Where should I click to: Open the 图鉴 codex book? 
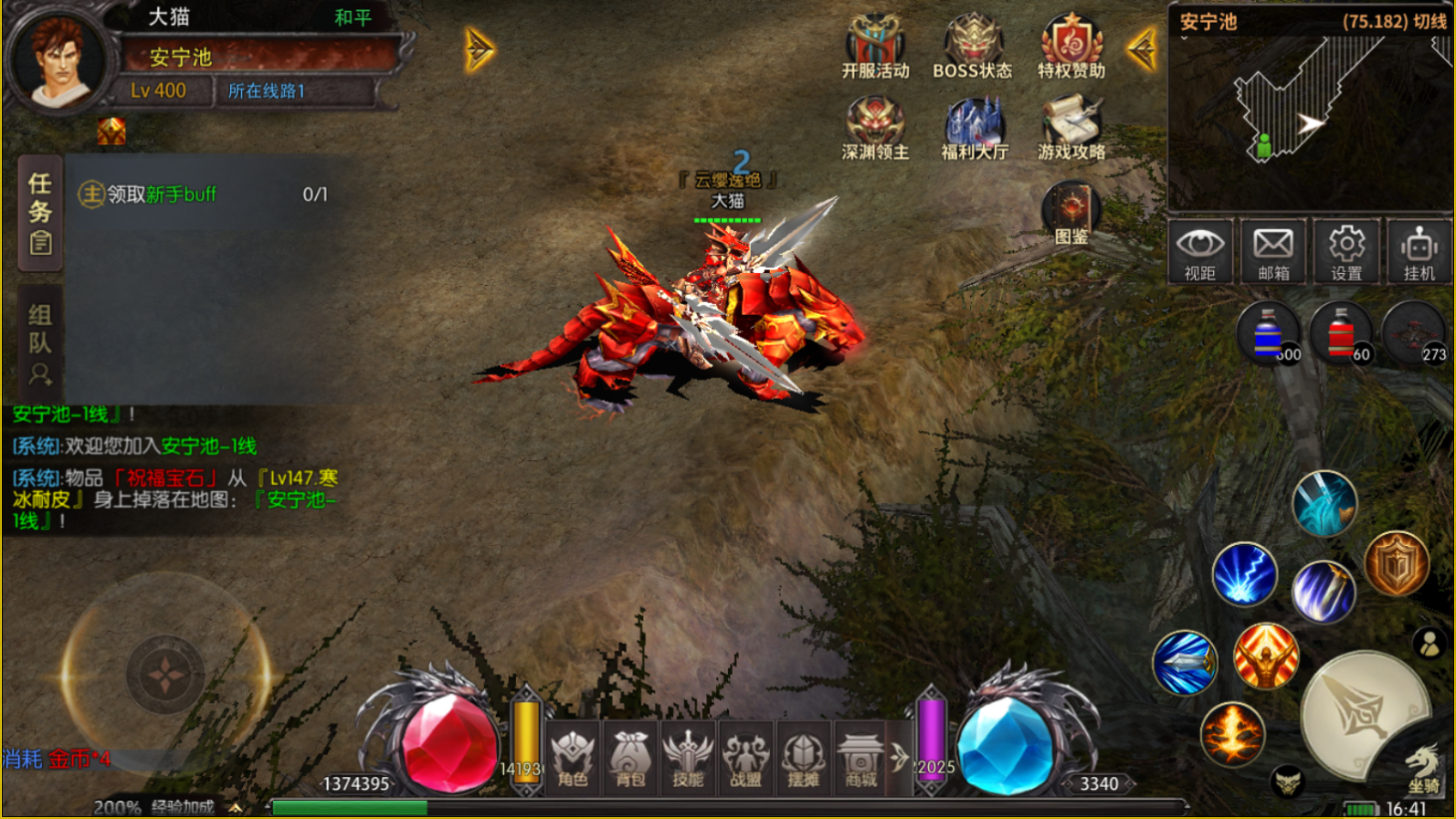(x=1071, y=211)
